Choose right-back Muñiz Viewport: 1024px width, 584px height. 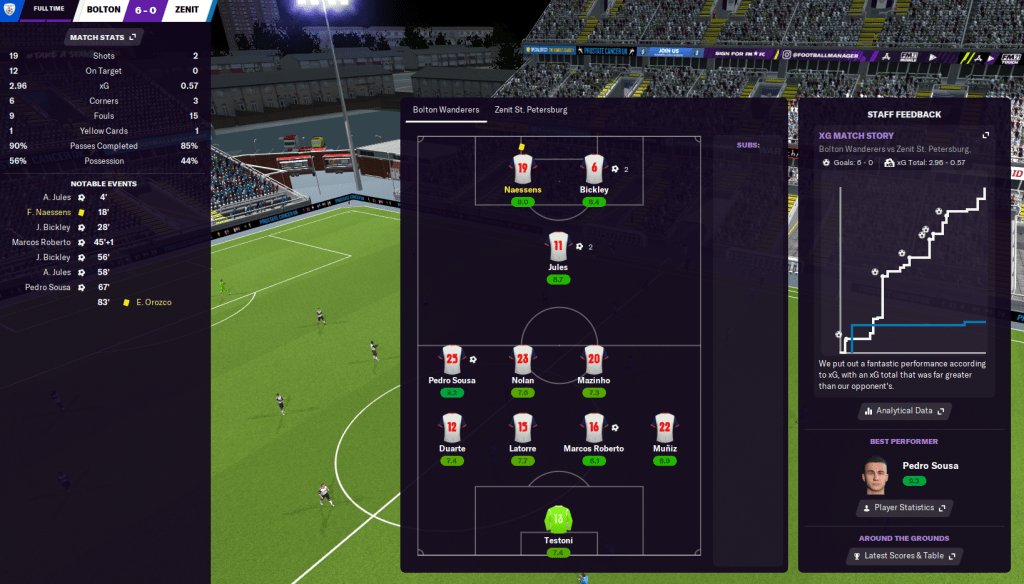[x=665, y=428]
